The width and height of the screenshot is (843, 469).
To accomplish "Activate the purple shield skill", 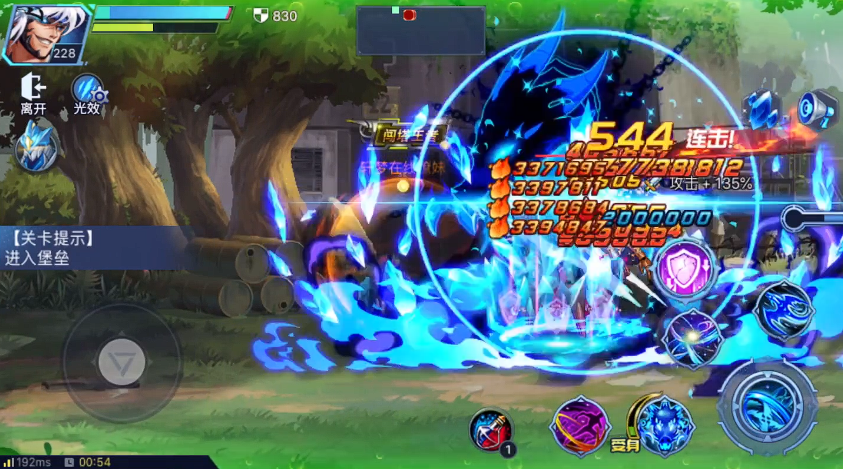I will pyautogui.click(x=687, y=268).
